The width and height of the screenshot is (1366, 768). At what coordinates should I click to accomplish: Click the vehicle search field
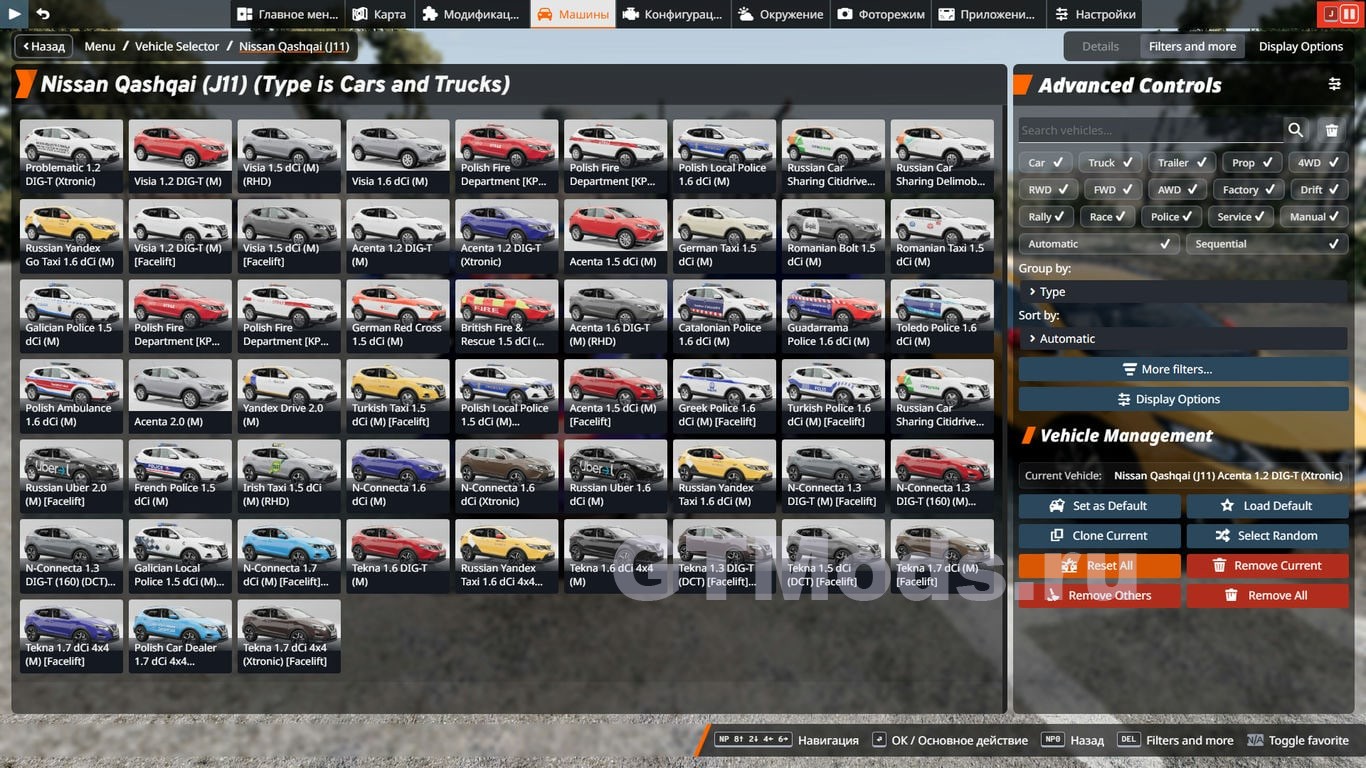tap(1150, 130)
